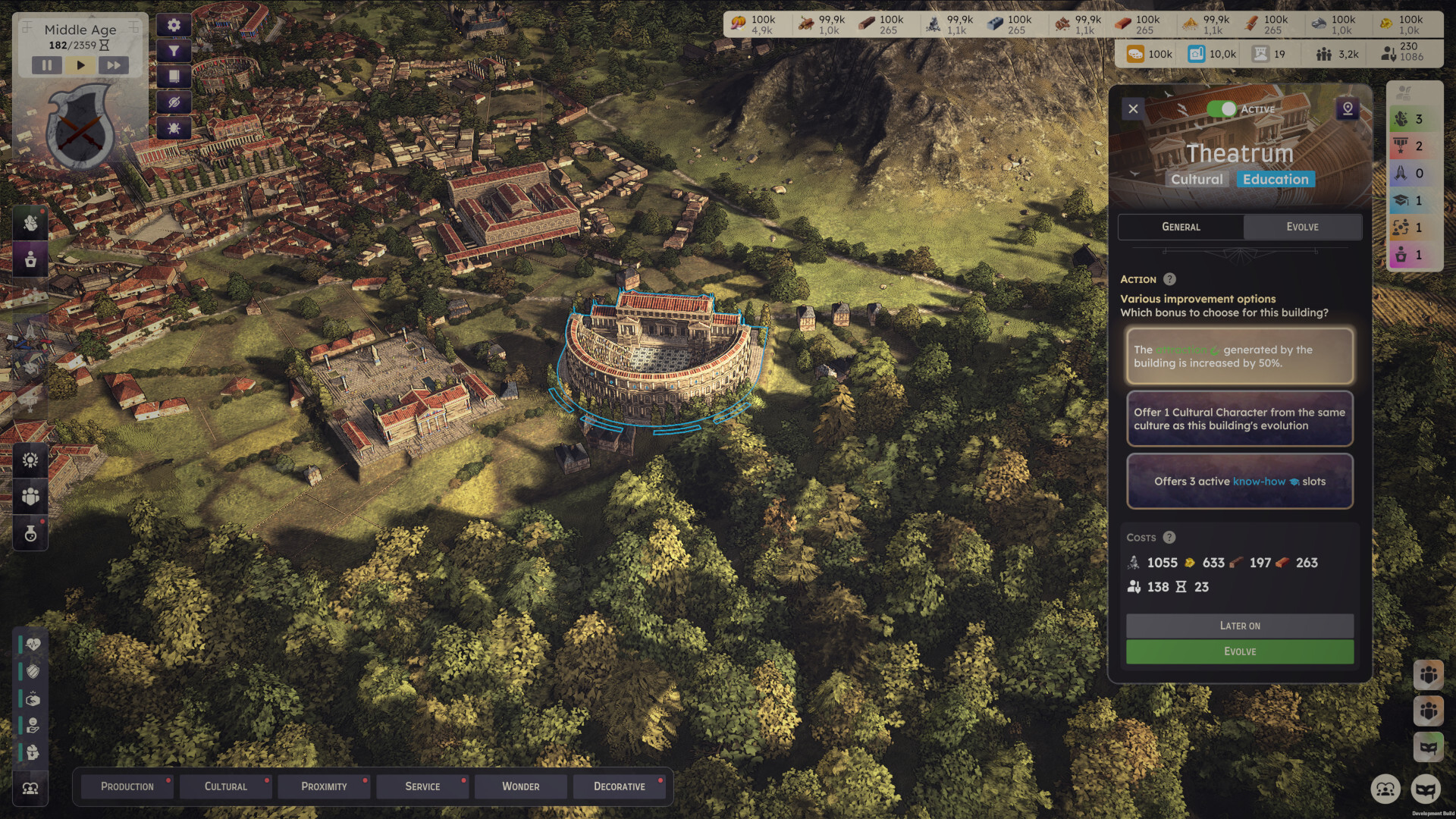The width and height of the screenshot is (1456, 819).
Task: Pick the 3 active know-how slots bonus
Action: point(1239,482)
